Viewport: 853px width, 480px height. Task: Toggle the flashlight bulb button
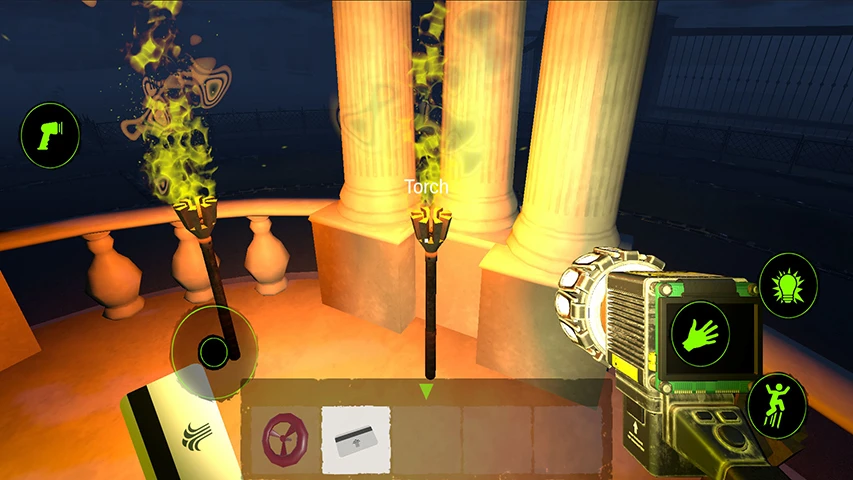click(x=788, y=285)
